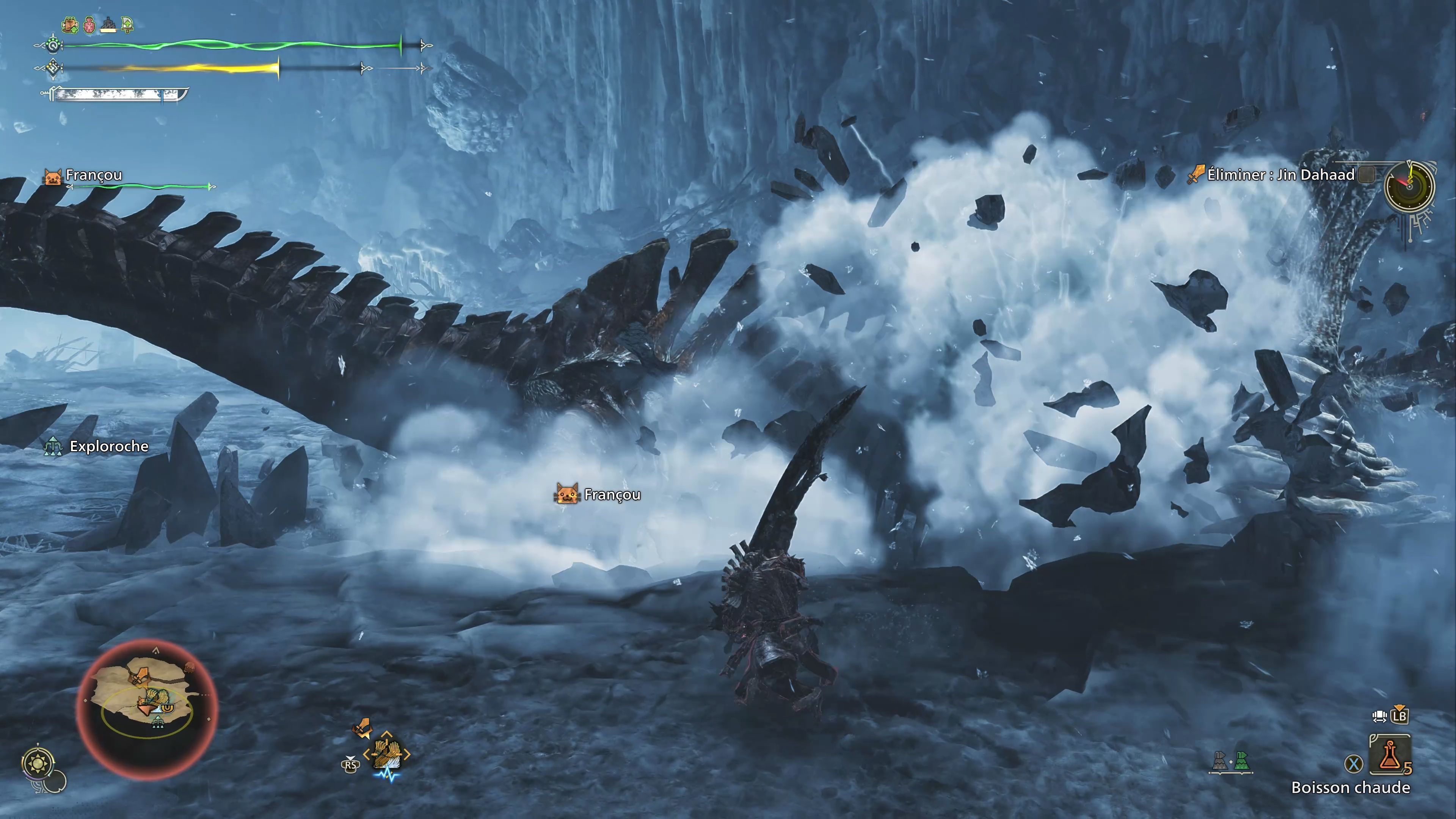Toggle the RS stick indicator on radial menu

click(351, 765)
